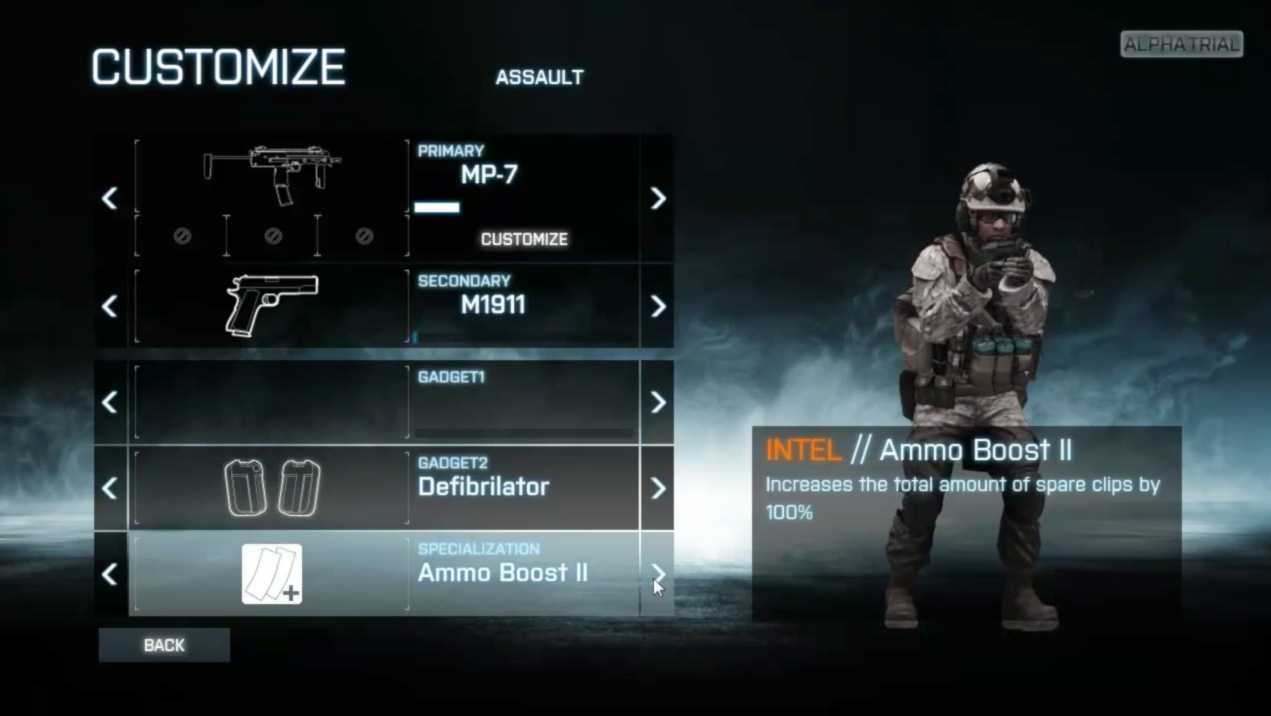This screenshot has width=1271, height=716.
Task: Open CUSTOMIZE for the MP-7 primary
Action: (524, 239)
